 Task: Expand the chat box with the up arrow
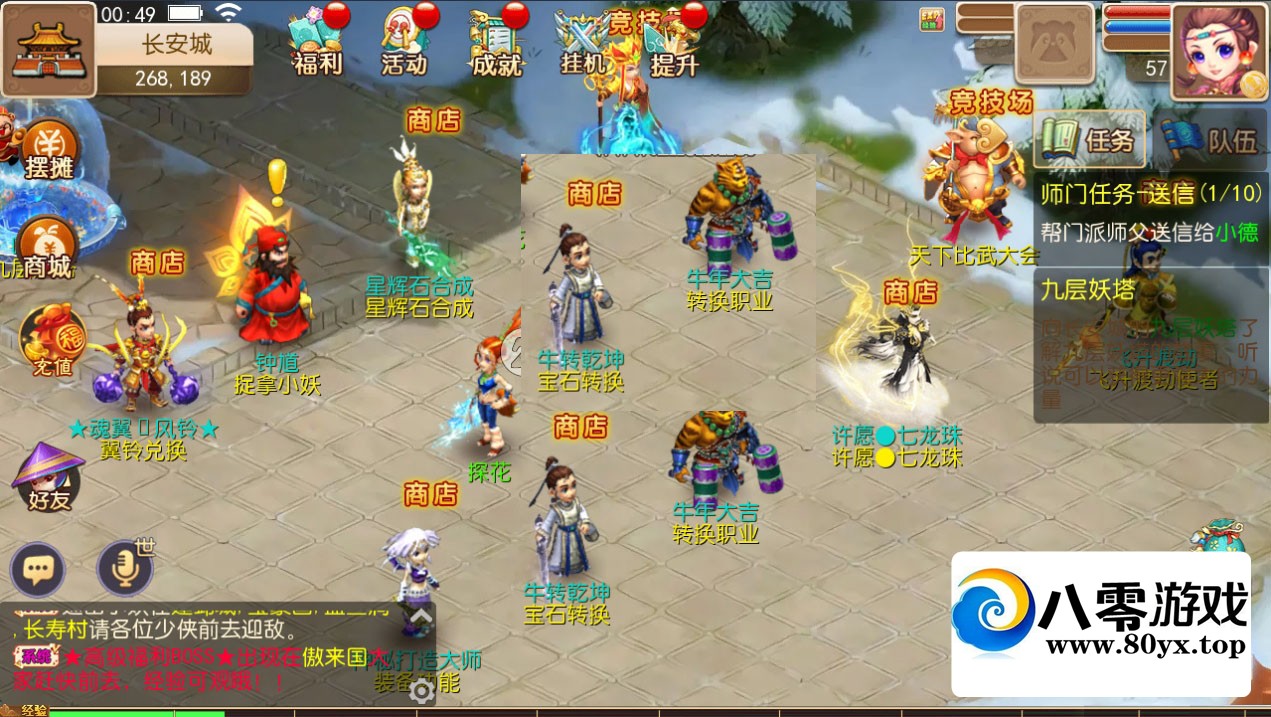[x=423, y=616]
